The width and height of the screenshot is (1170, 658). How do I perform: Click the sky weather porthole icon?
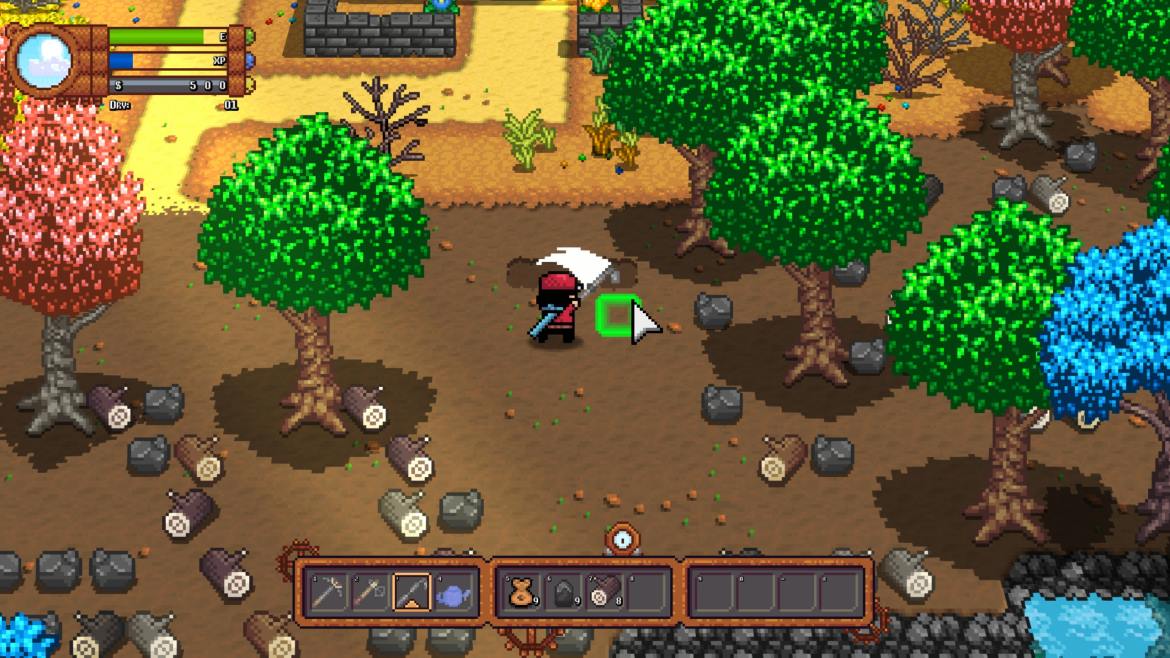43,60
